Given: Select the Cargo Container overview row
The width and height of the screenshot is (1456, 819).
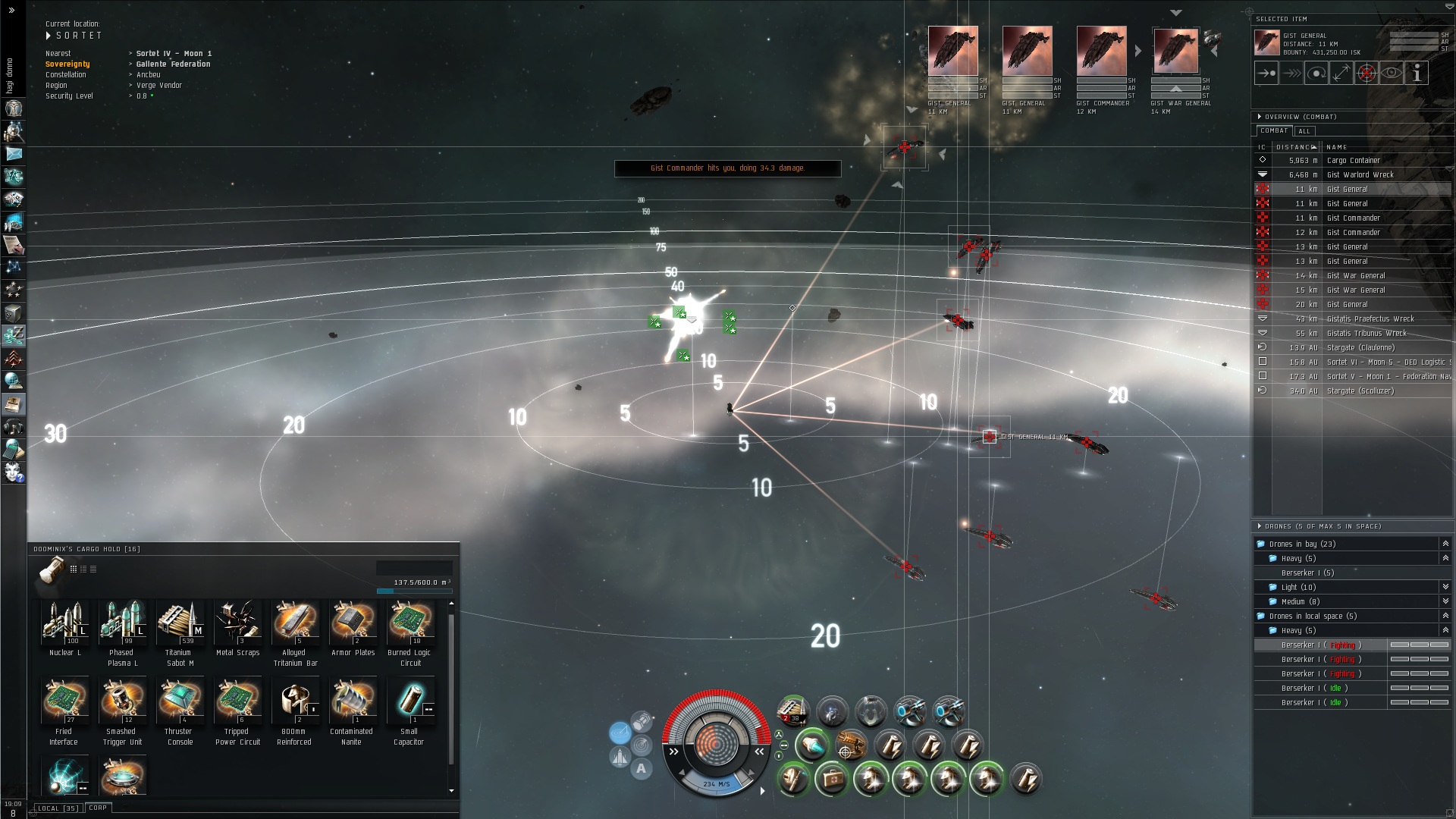Looking at the screenshot, I should [x=1353, y=161].
